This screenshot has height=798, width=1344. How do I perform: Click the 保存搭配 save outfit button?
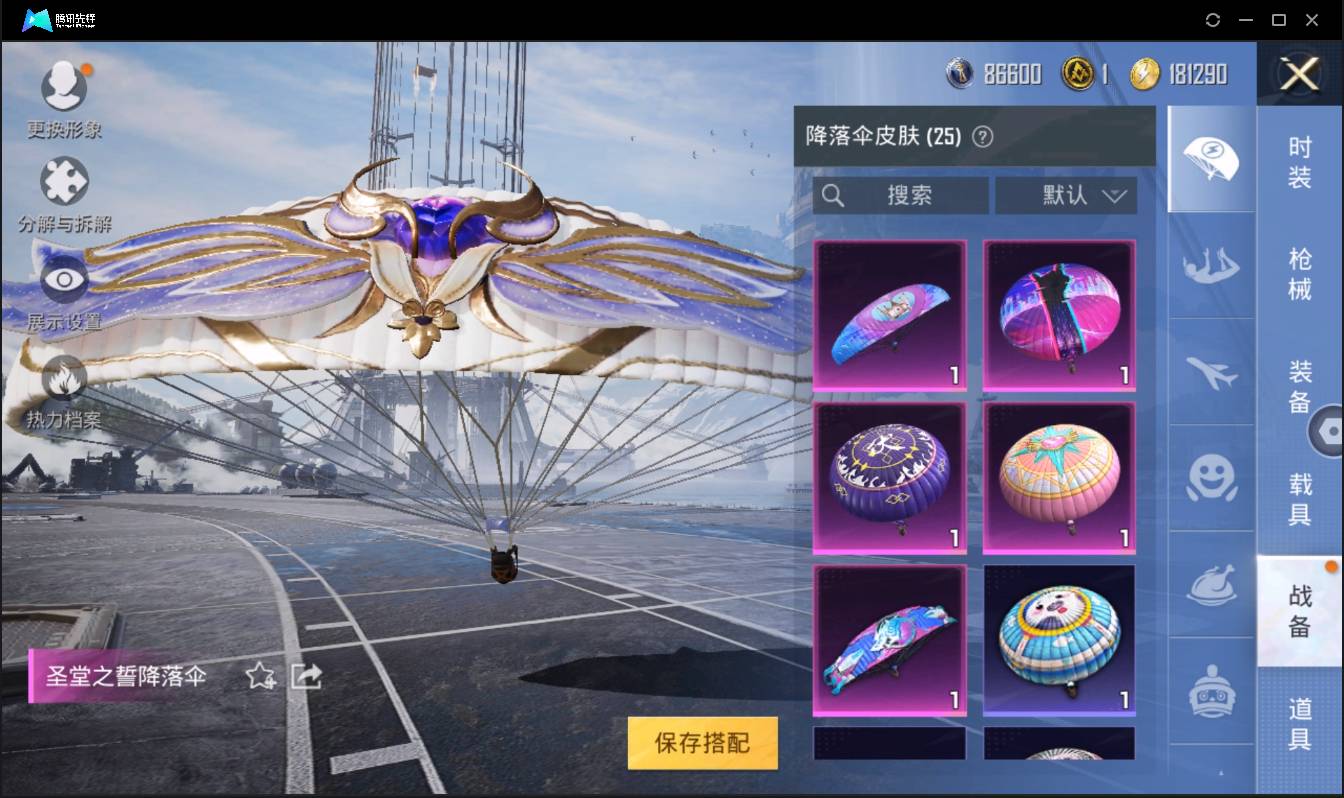click(x=702, y=743)
